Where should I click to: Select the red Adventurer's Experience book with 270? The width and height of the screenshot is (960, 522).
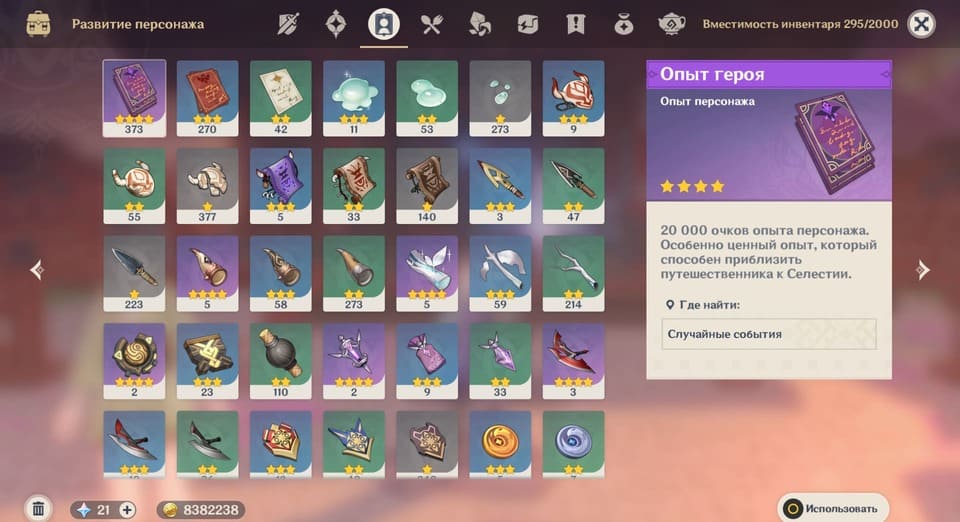(x=208, y=97)
